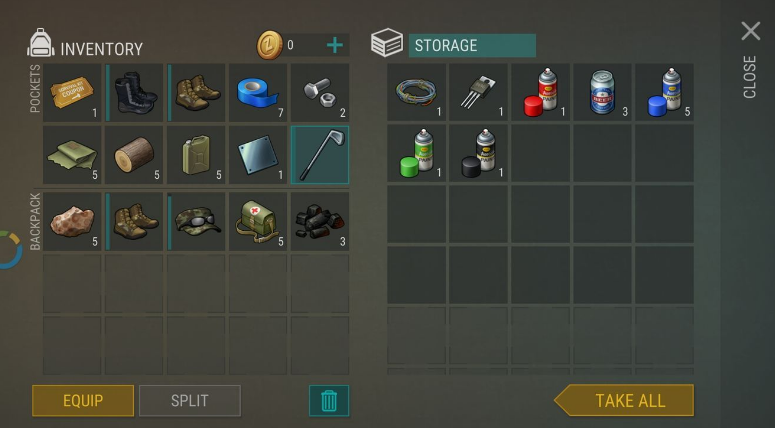Select the coupon ticket in inventory
The image size is (775, 428).
click(74, 93)
